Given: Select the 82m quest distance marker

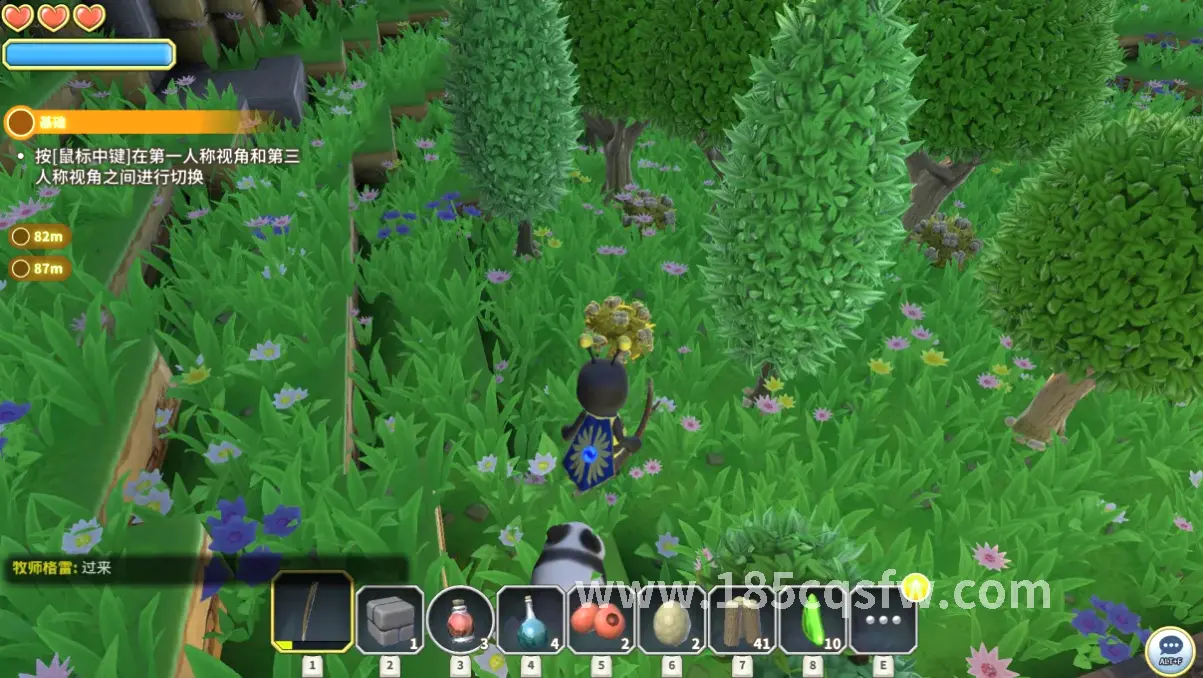Looking at the screenshot, I should [x=39, y=237].
